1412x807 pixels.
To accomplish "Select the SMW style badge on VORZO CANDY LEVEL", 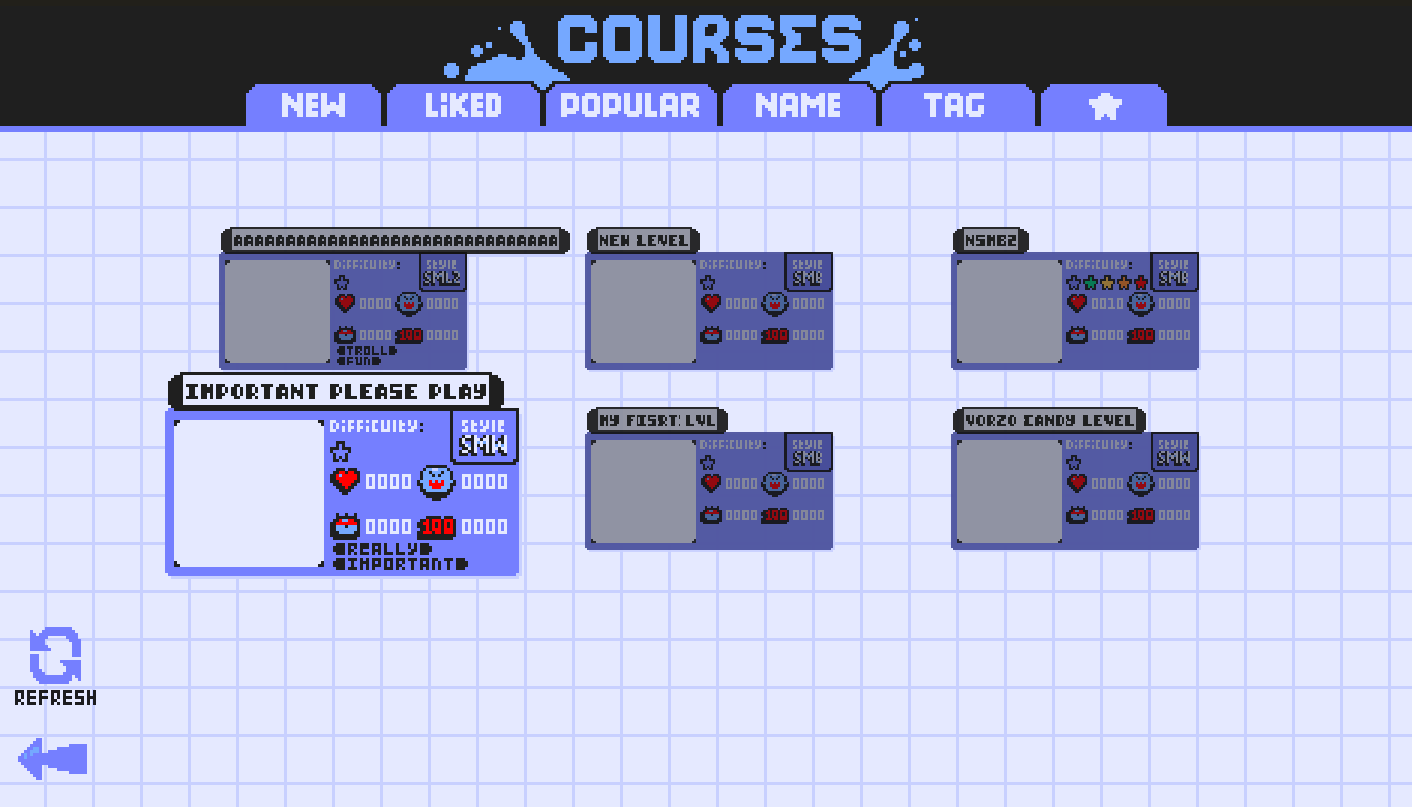I will point(1173,451).
